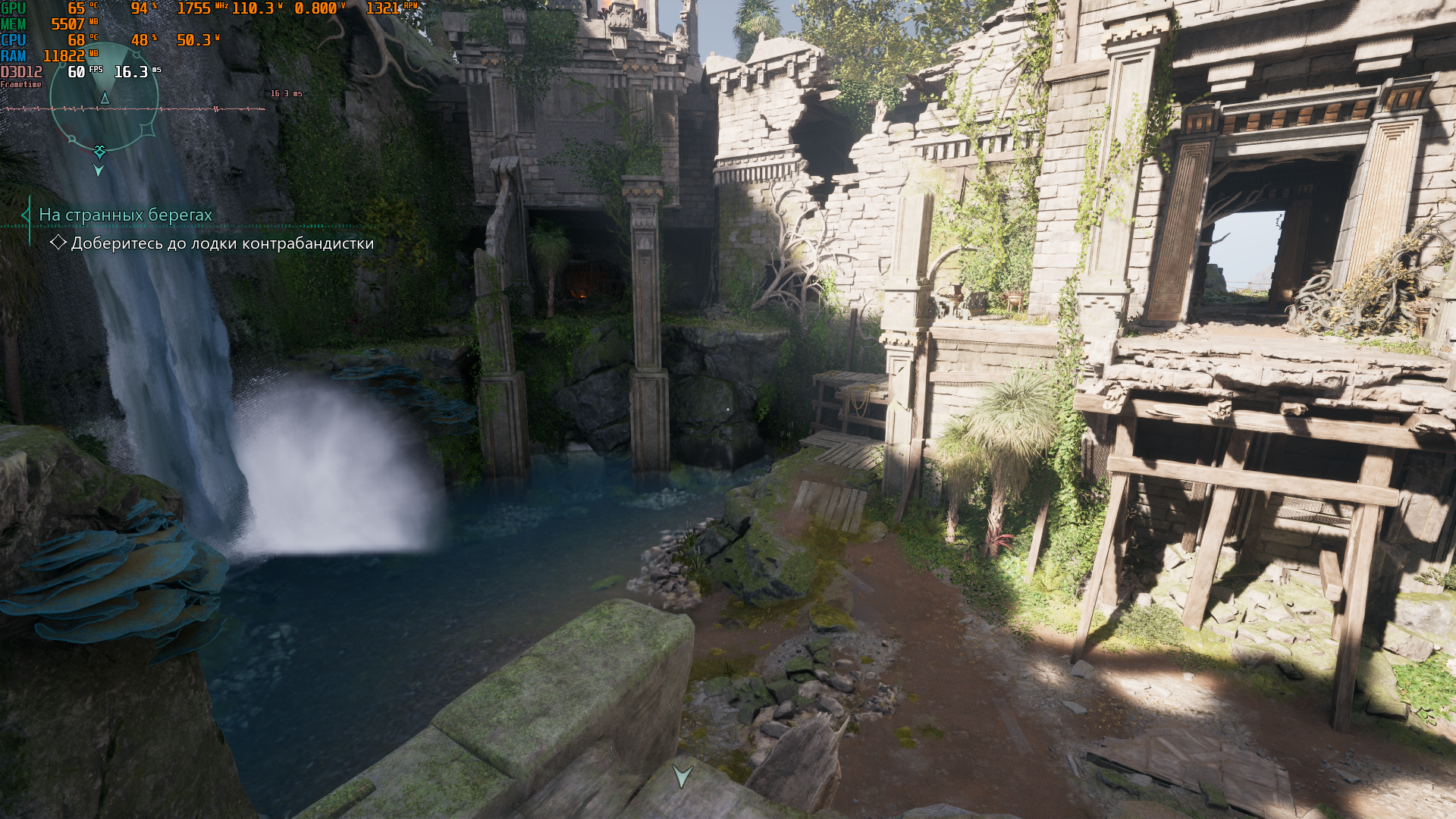The image size is (1456, 819).
Task: Click the quest marker icon on minimap's bottom edge
Action: pyautogui.click(x=99, y=152)
